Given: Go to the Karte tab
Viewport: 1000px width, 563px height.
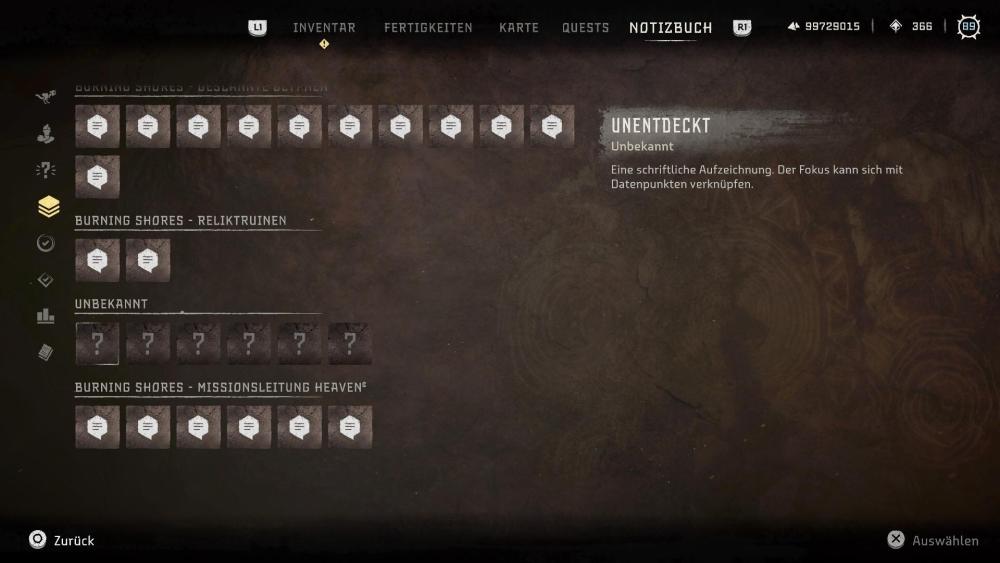Looking at the screenshot, I should [519, 28].
